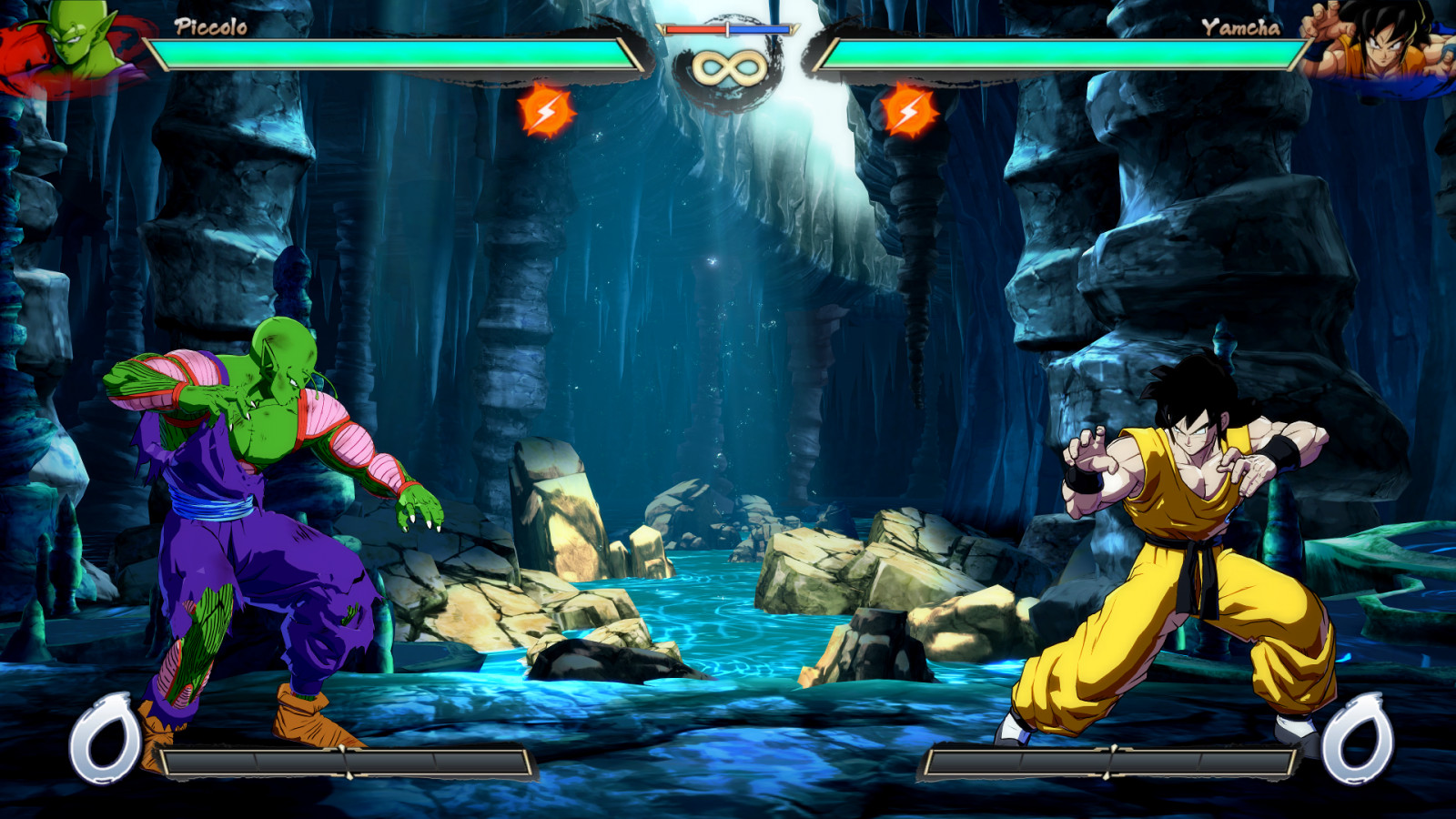1456x819 pixels.
Task: Click Piccolo's green health bar
Action: click(391, 55)
